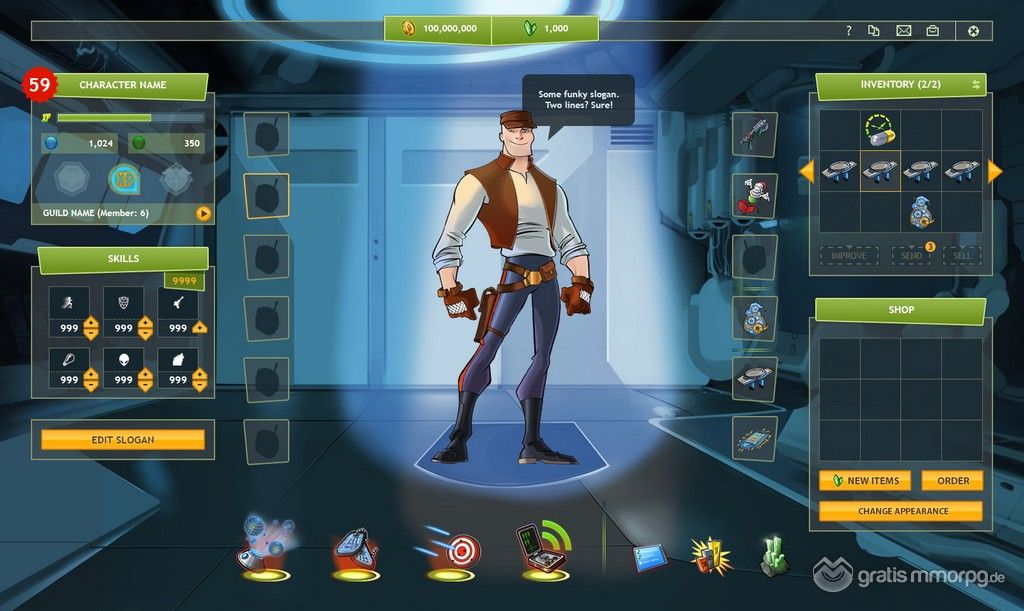Go to previous inventory page arrow
Image resolution: width=1024 pixels, height=611 pixels.
coord(806,172)
